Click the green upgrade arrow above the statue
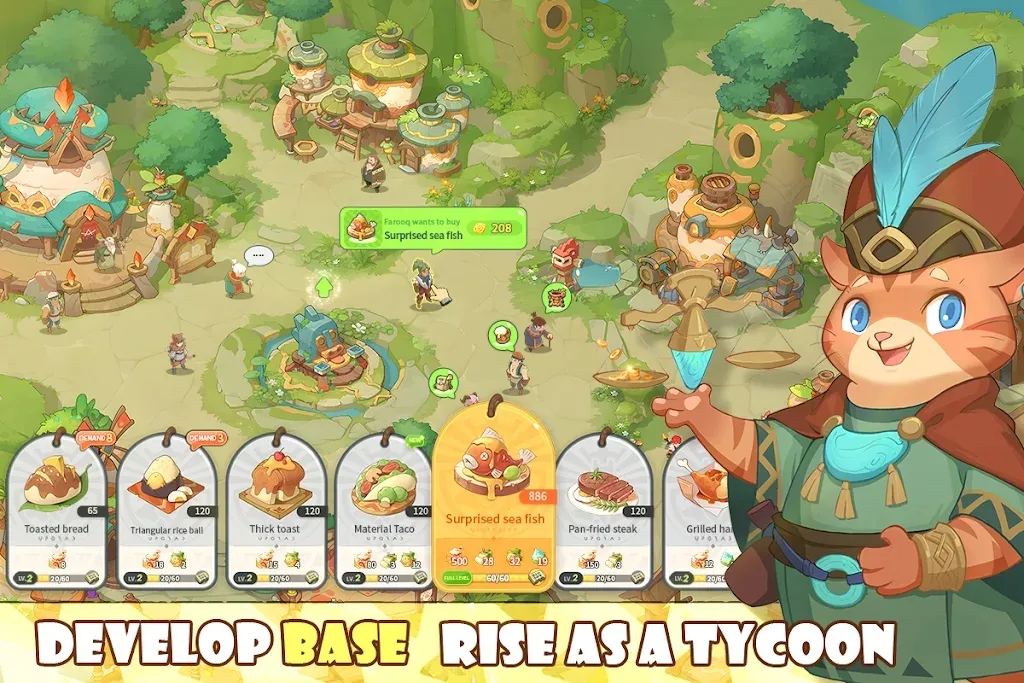Viewport: 1024px width, 683px height. [x=323, y=287]
